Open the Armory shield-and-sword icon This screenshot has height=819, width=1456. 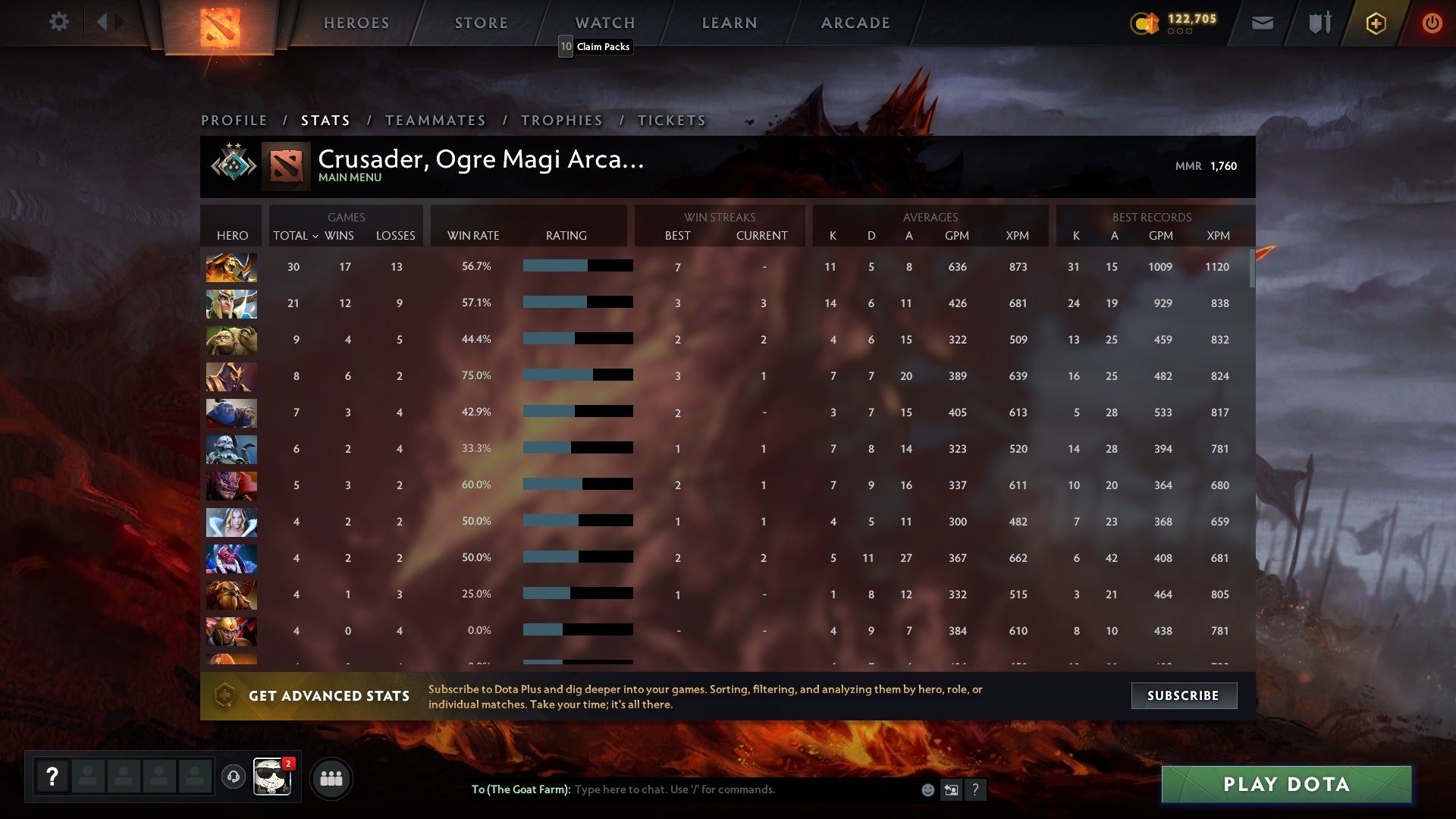click(x=1319, y=23)
